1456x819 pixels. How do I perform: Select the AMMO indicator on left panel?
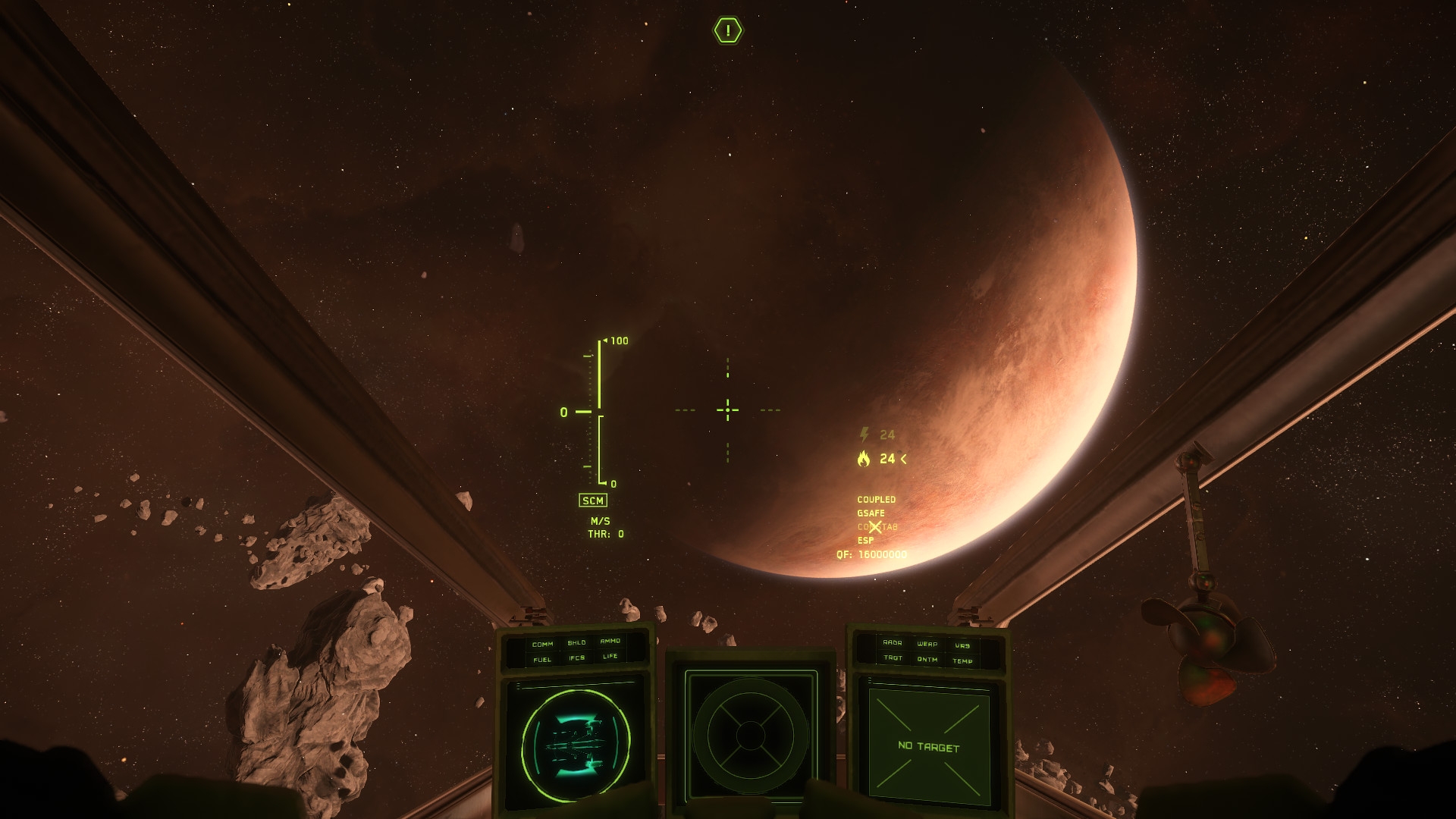(x=610, y=642)
